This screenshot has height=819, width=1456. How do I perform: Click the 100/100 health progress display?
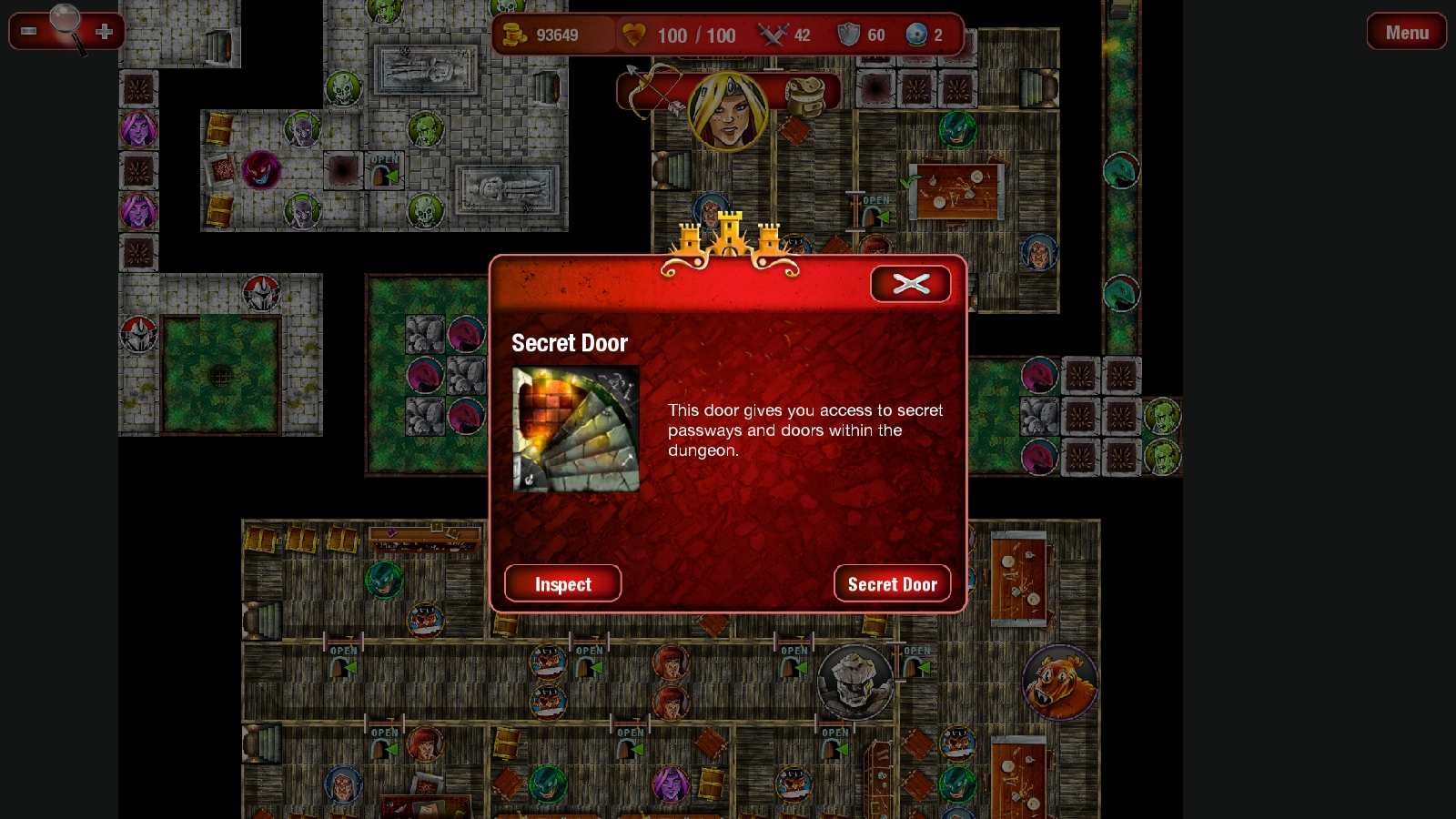pyautogui.click(x=699, y=35)
